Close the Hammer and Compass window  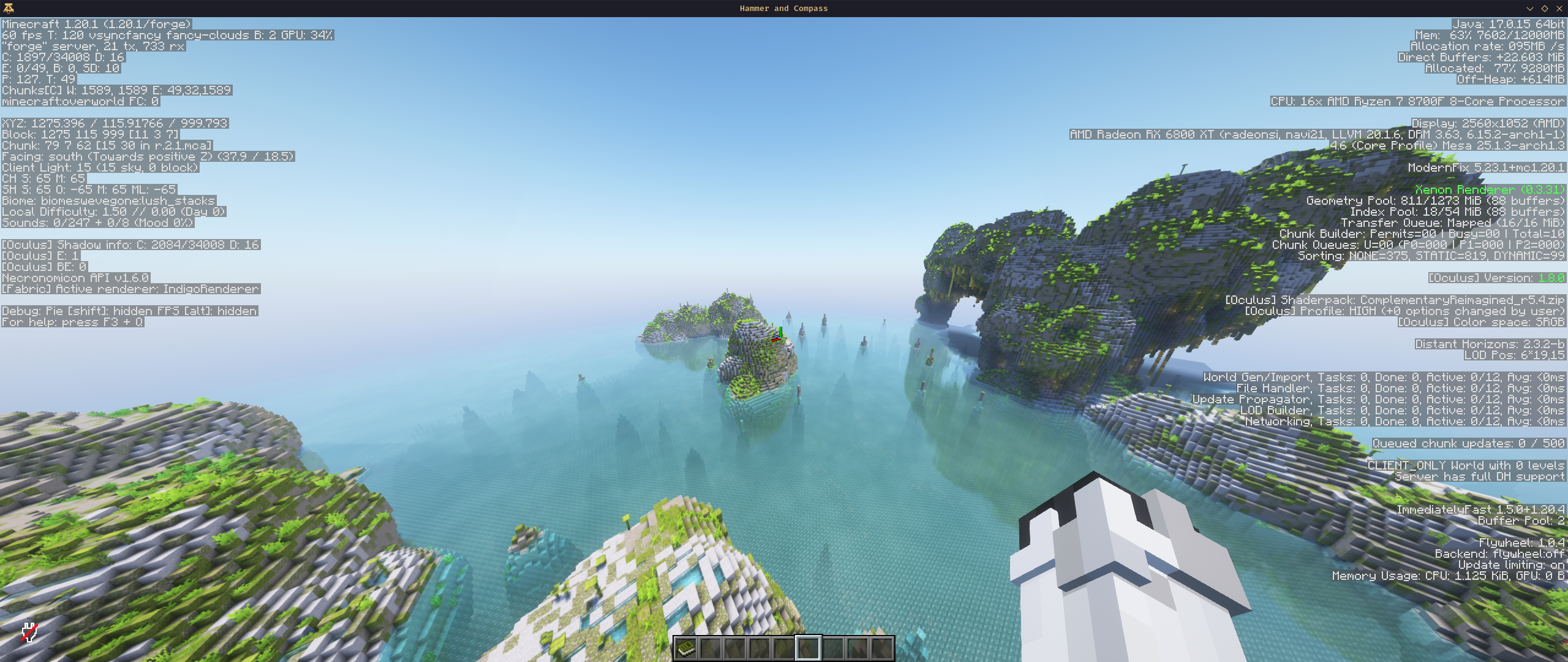click(x=1559, y=9)
